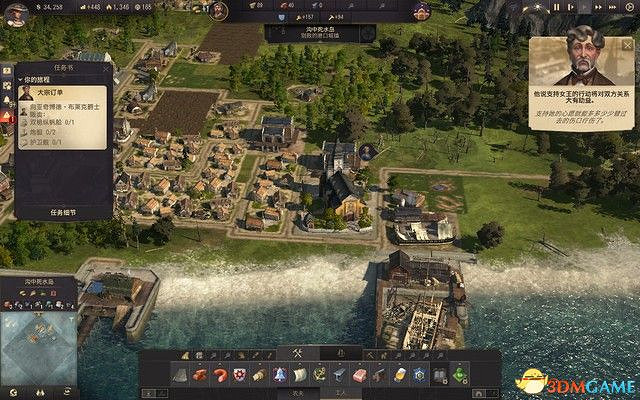Screen dimensions: 640x400
Task: Choose the golden anchor build item
Action: 319,374
